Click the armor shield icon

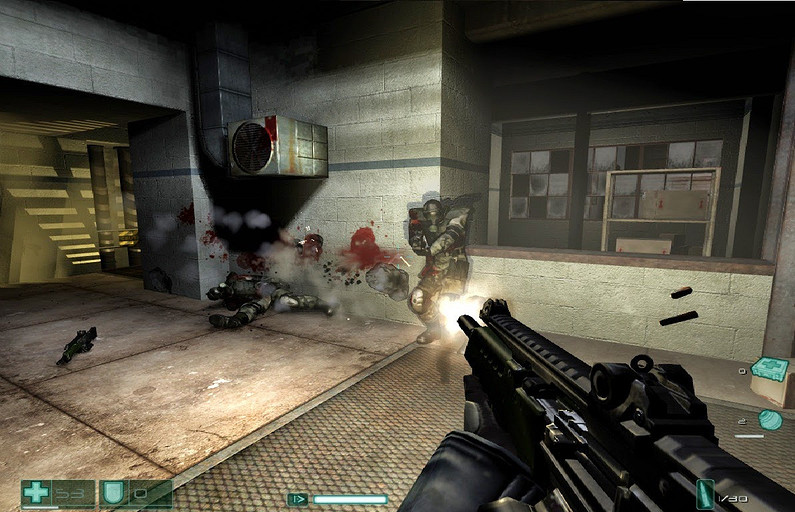[x=113, y=492]
